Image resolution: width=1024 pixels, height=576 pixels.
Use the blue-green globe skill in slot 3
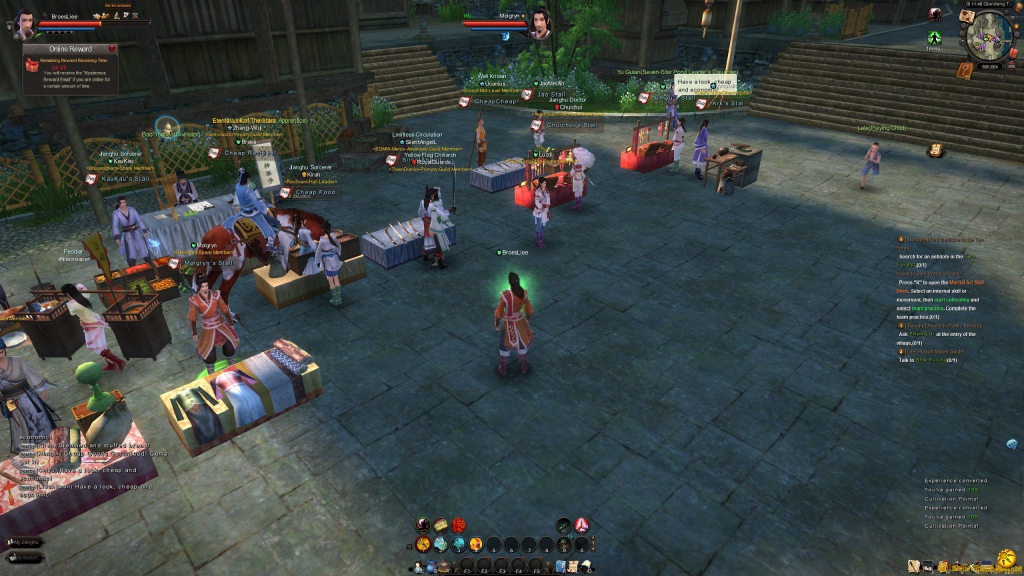[459, 544]
